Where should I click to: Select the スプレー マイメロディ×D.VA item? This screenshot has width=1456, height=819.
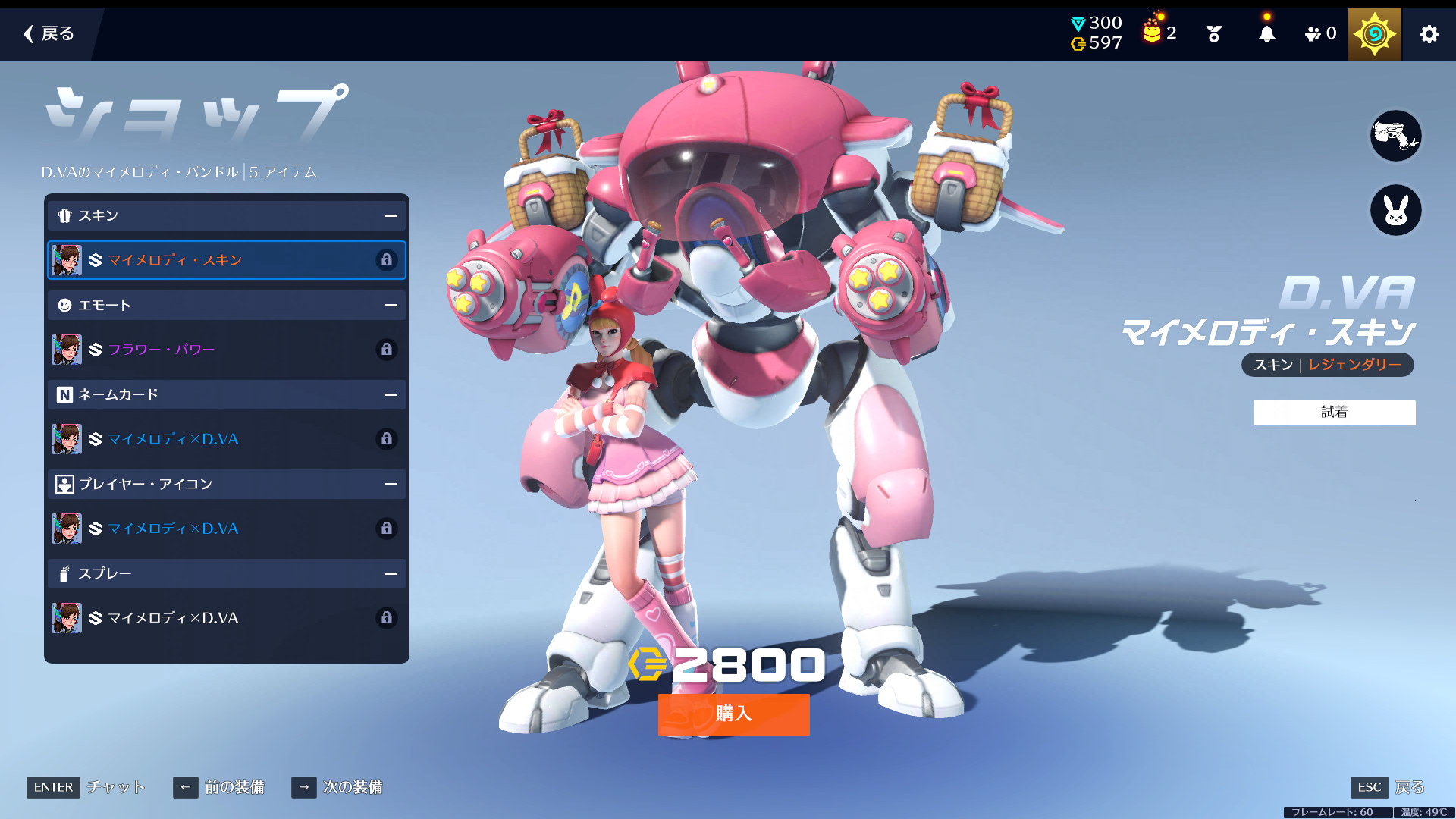pyautogui.click(x=226, y=618)
